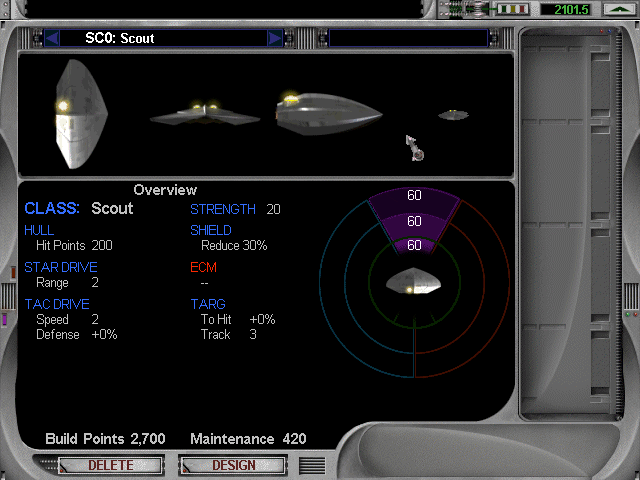This screenshot has height=480, width=640.
Task: Select the outer purple shield arc segment
Action: coord(414,196)
